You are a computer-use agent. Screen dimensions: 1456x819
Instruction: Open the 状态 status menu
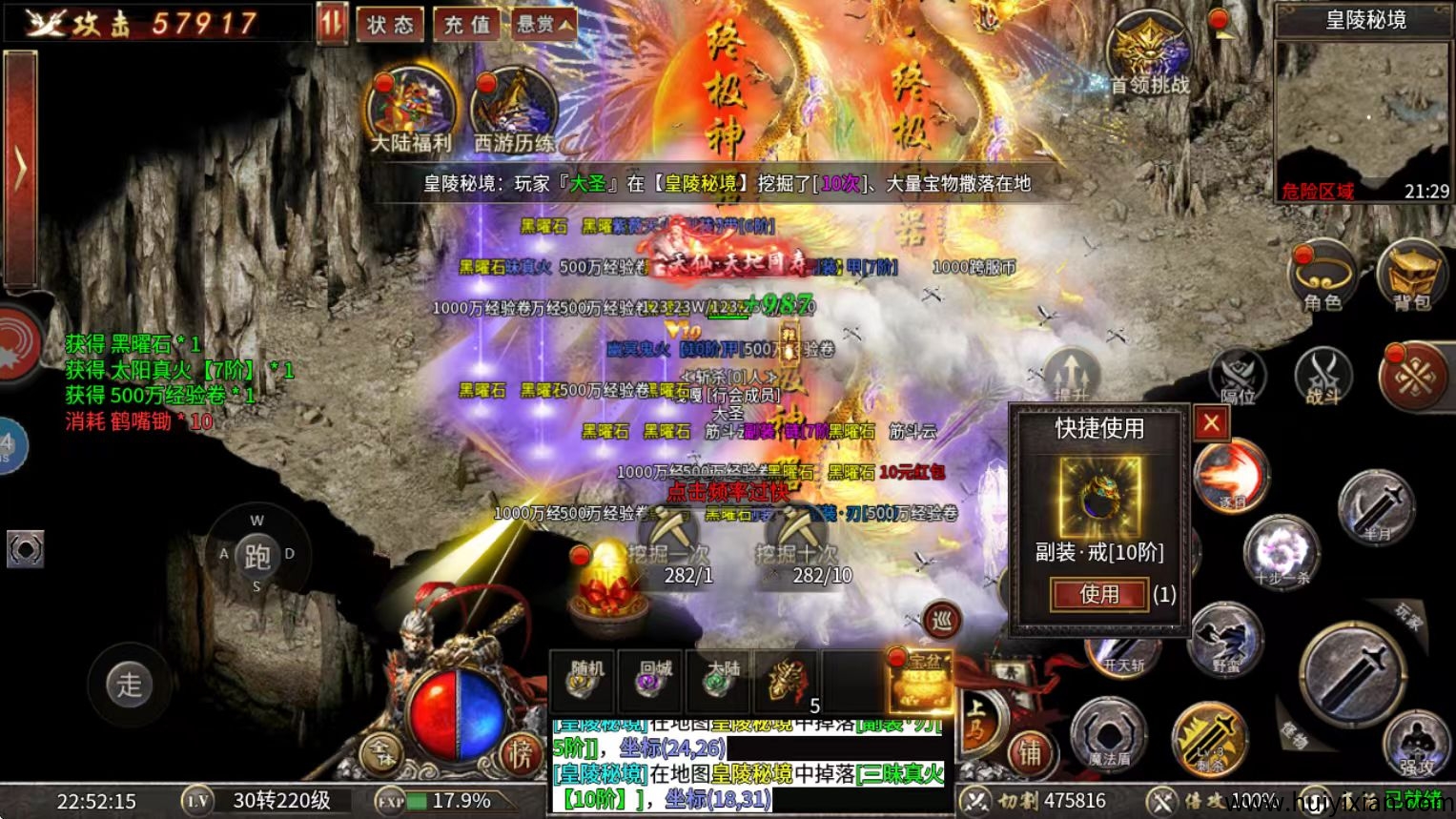point(391,26)
